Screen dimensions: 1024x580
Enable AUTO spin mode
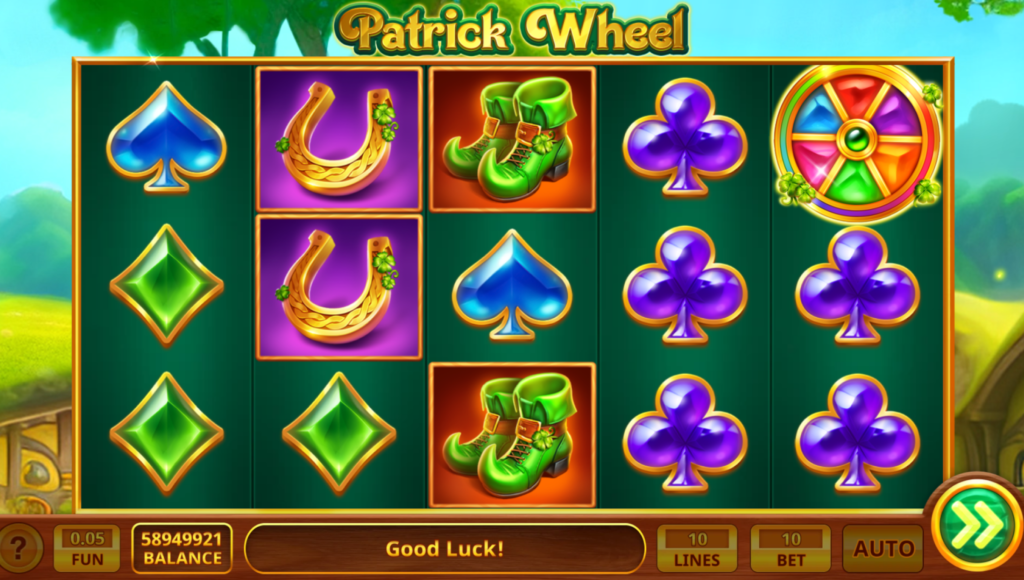[x=883, y=548]
